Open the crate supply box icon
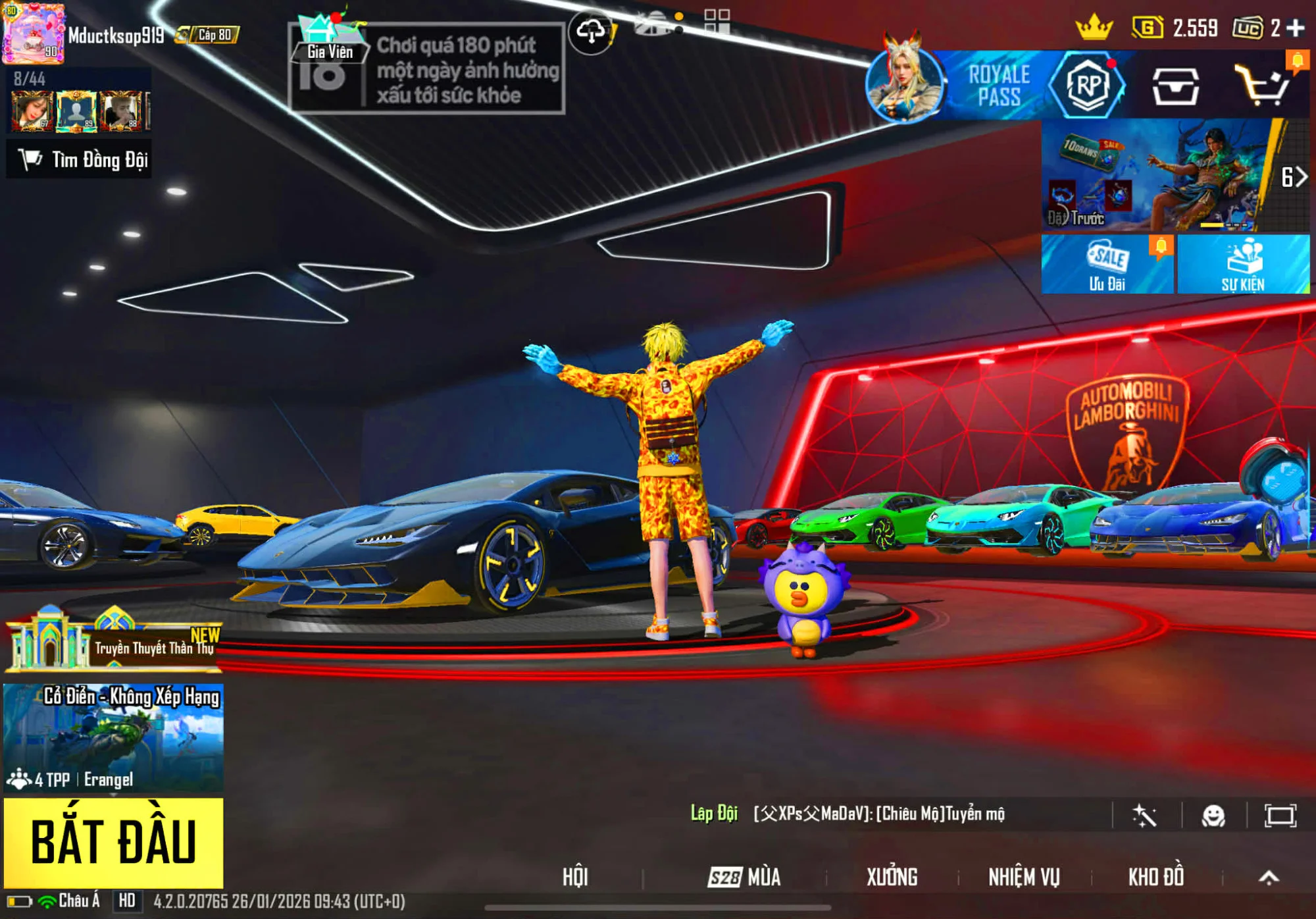 point(1175,87)
